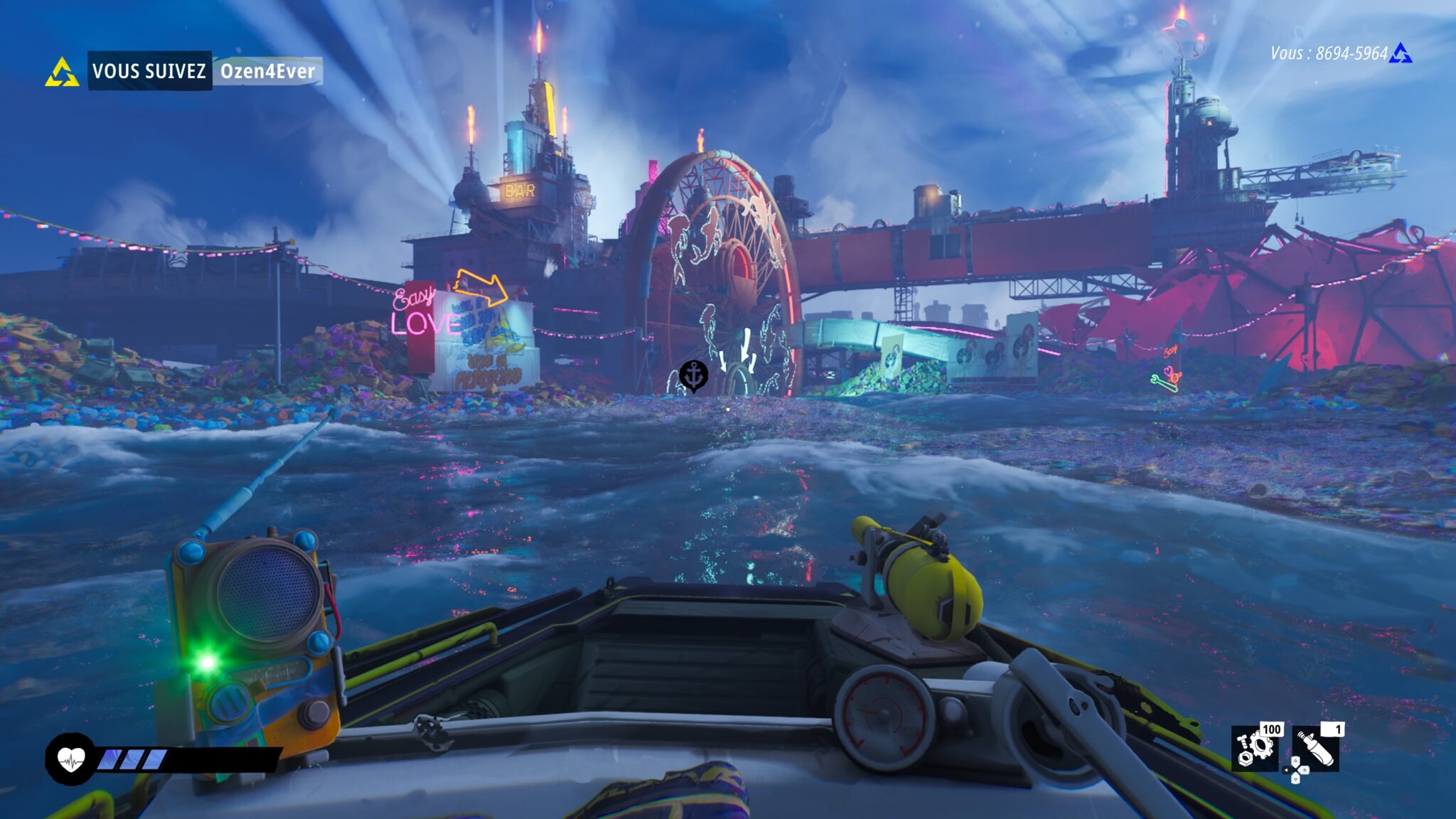Select the gears item slot showing 100
Screen dimensions: 1456x819
tap(1254, 748)
